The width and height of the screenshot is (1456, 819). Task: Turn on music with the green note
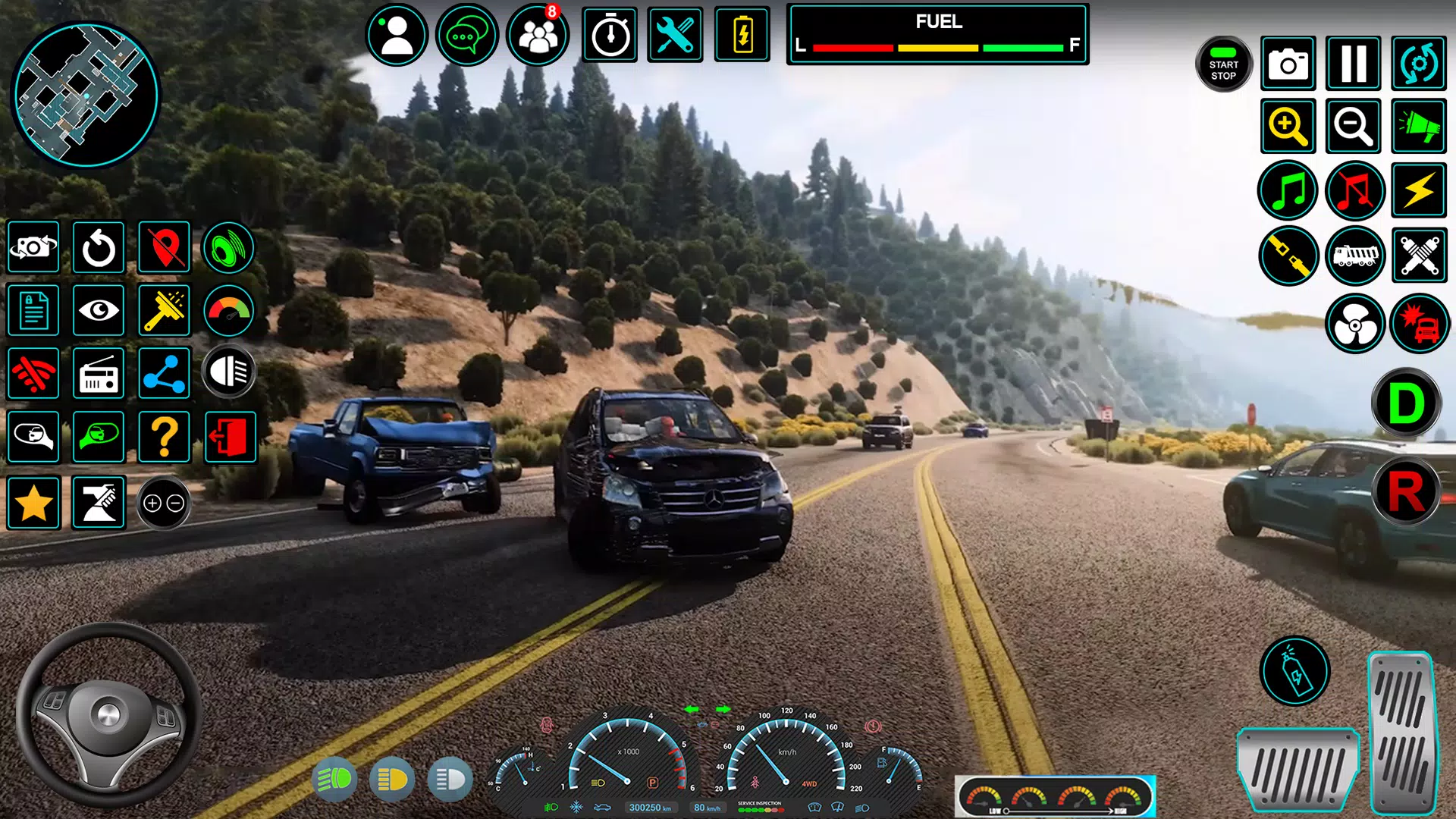[x=1288, y=190]
